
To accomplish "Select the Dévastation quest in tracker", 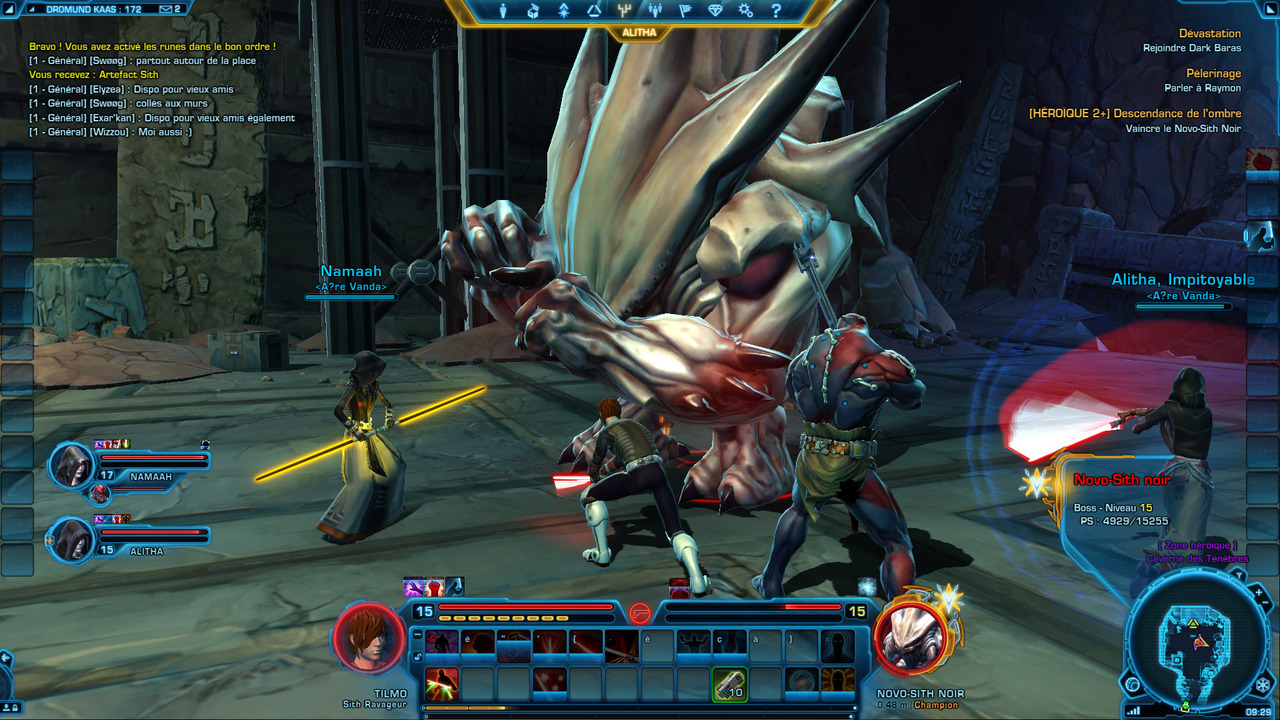I will click(1209, 33).
